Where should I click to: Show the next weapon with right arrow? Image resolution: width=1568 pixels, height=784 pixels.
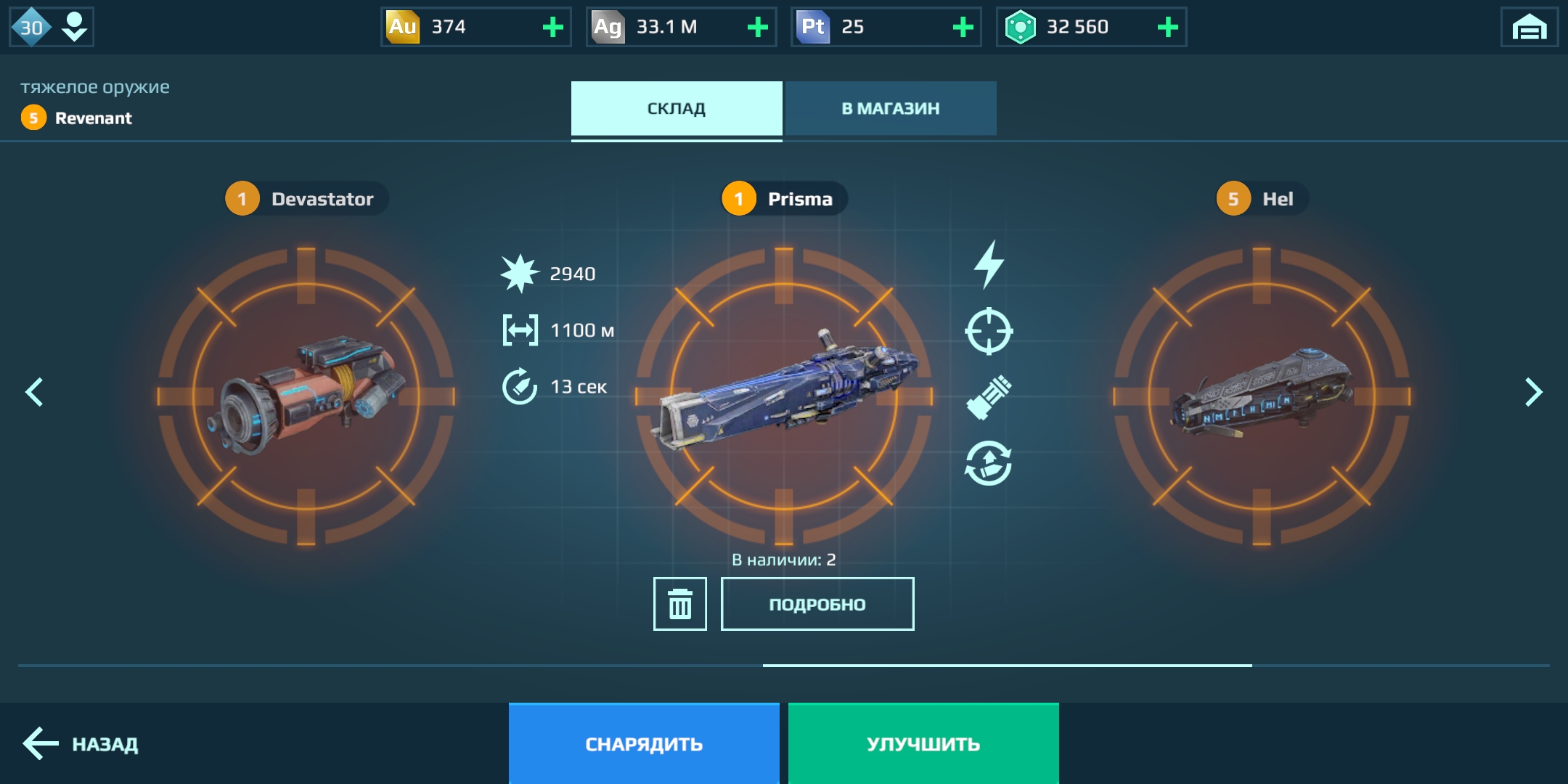tap(1532, 392)
